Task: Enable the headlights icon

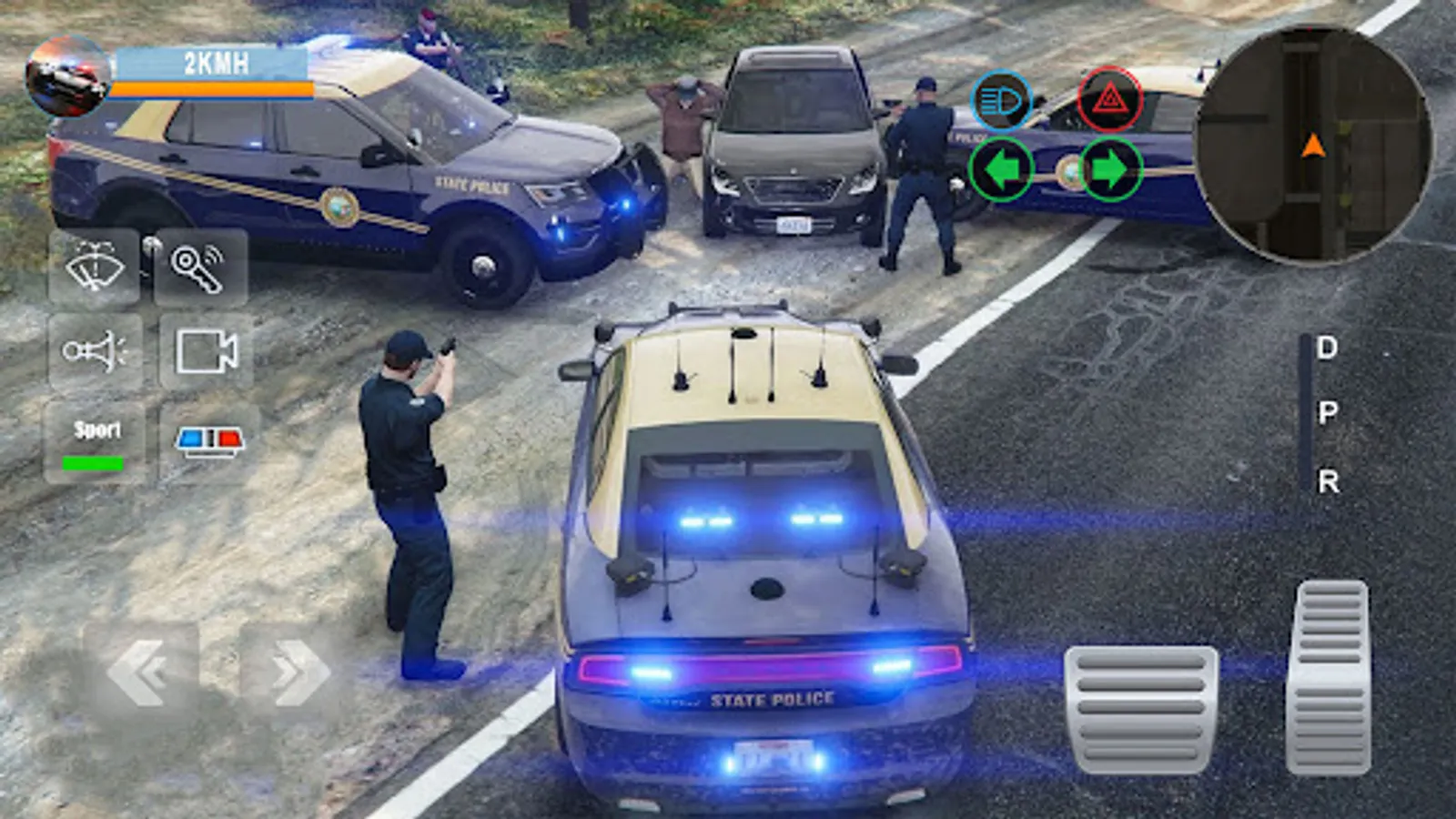Action: (x=1001, y=100)
